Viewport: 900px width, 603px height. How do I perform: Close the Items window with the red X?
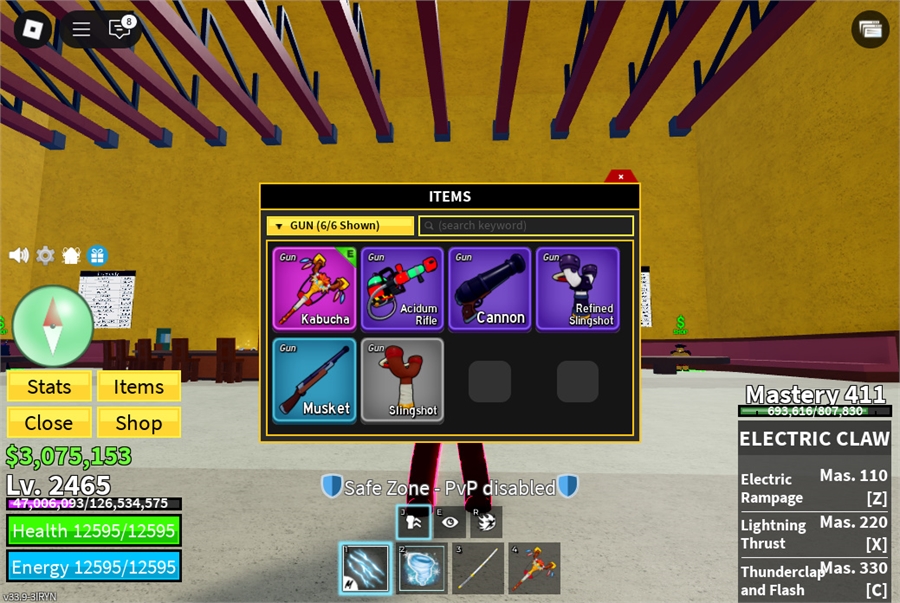pos(621,177)
